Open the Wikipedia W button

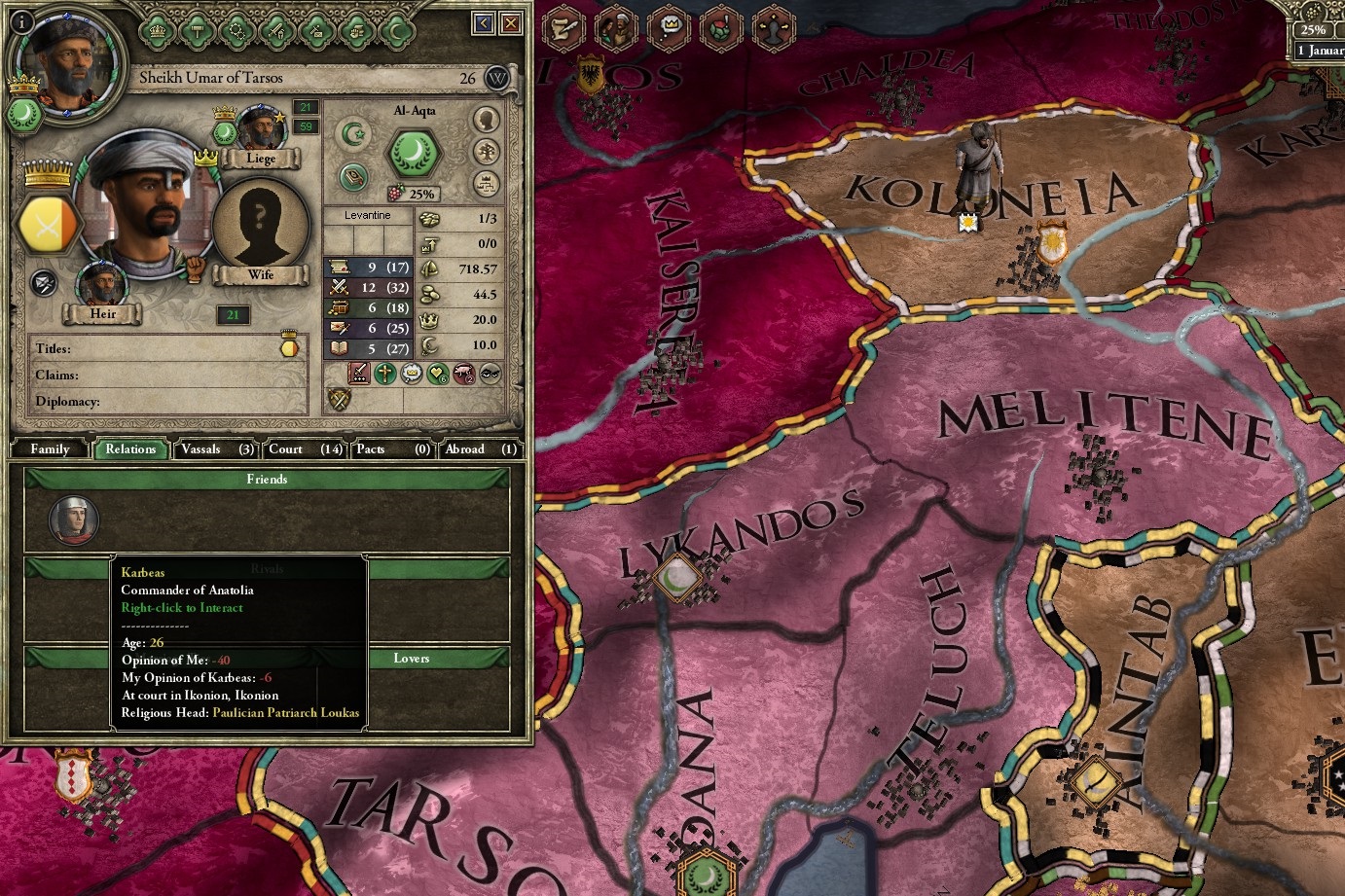(x=497, y=78)
